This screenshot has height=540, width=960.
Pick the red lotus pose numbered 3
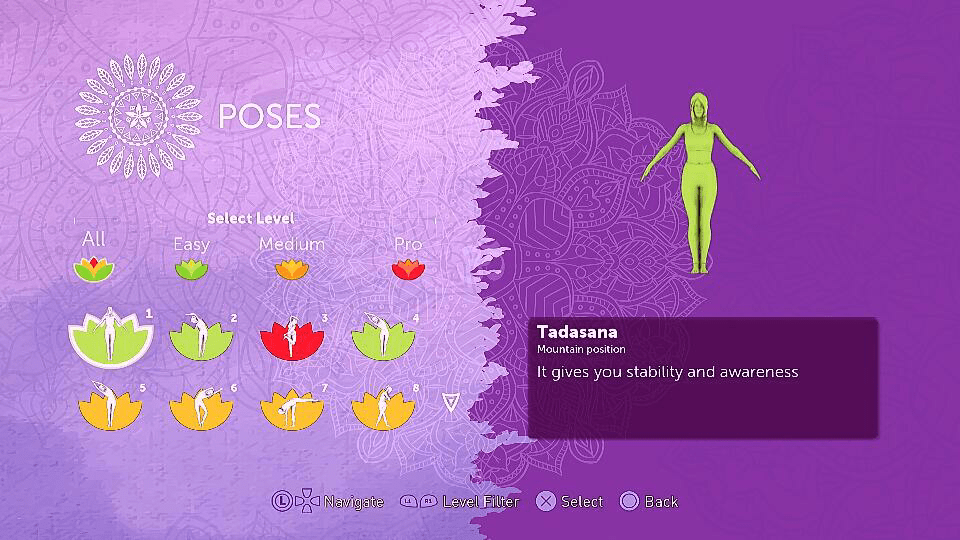tap(292, 339)
